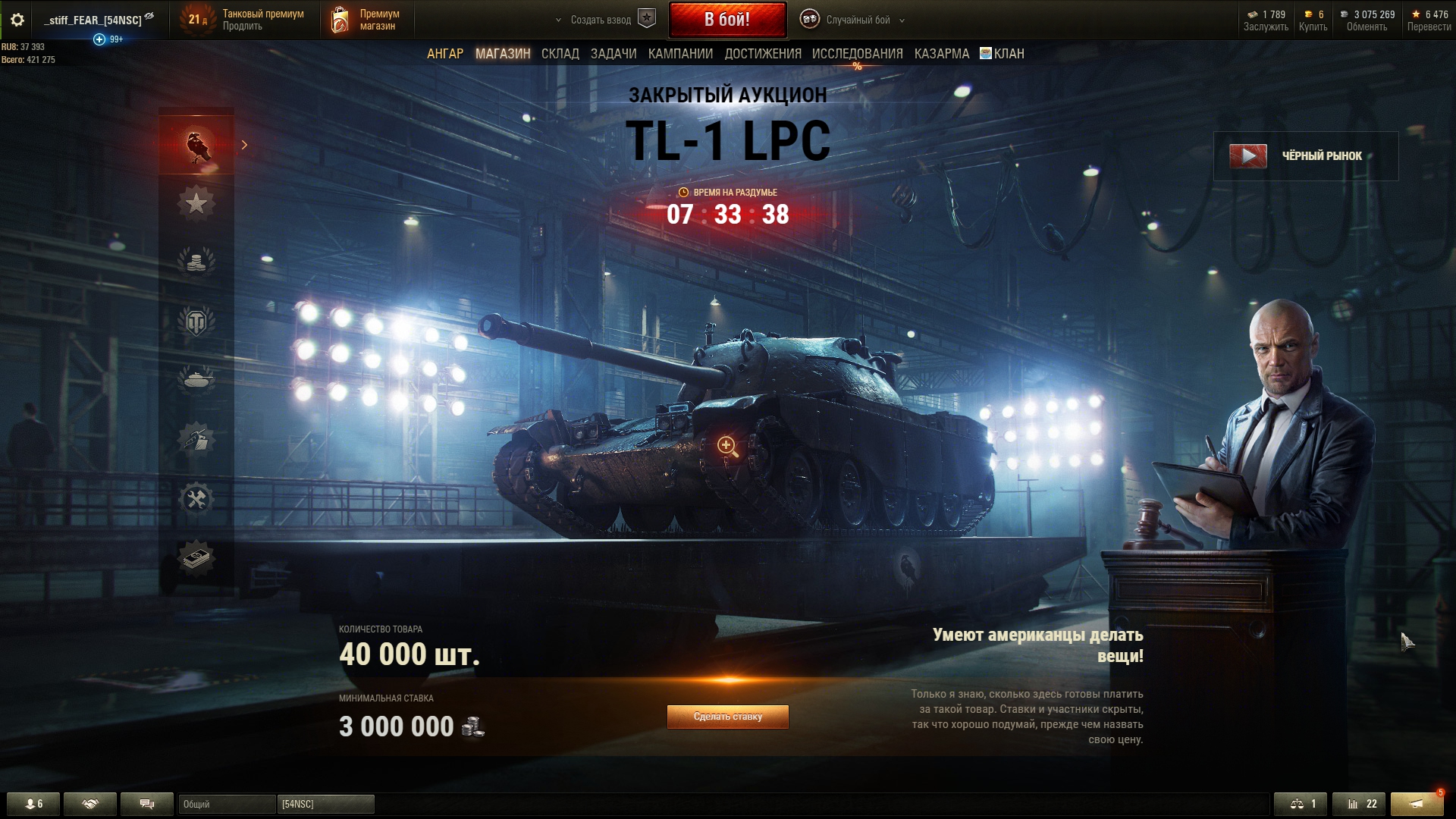
Task: Open the ЗАДАЧИ tab
Action: (613, 54)
